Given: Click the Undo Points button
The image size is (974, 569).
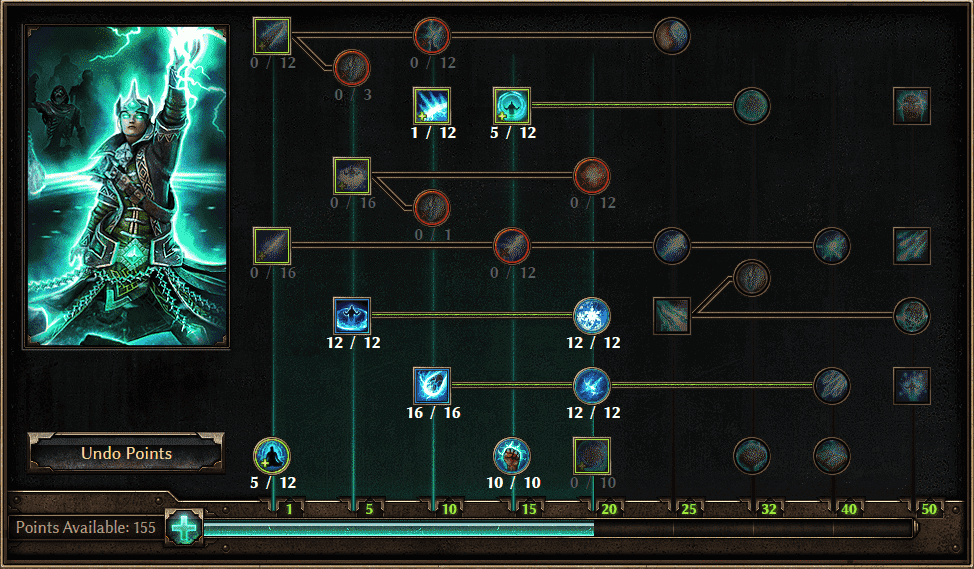Looking at the screenshot, I should click(126, 453).
